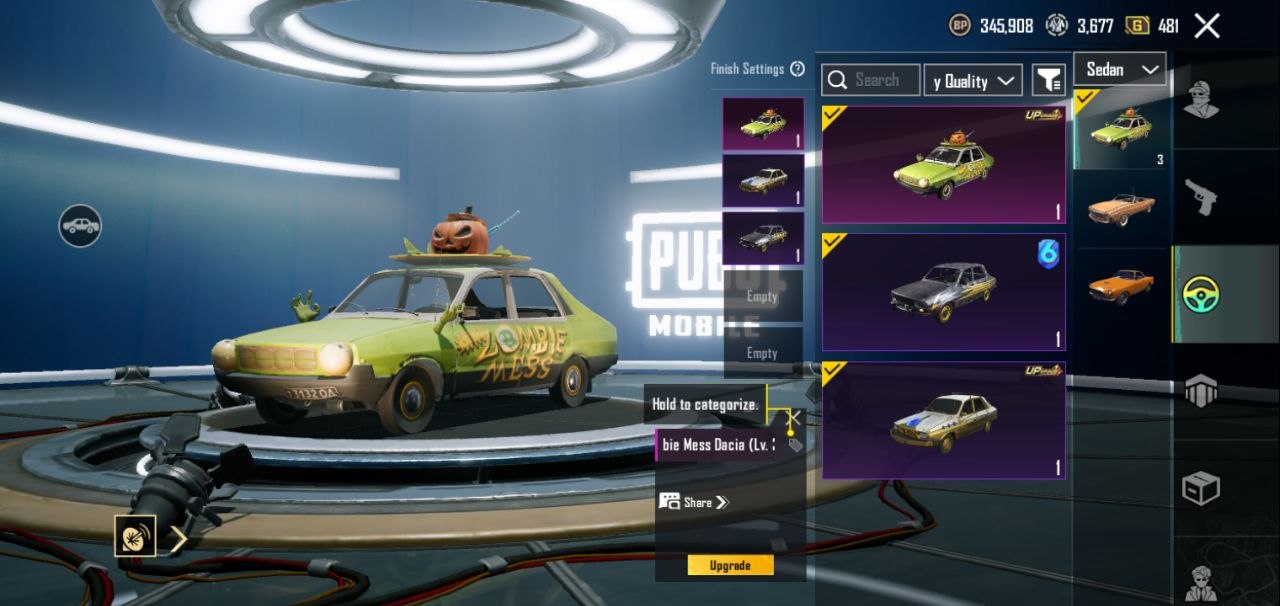Close the Hold to categorize tooltip
This screenshot has height=606, width=1280.
click(x=796, y=417)
